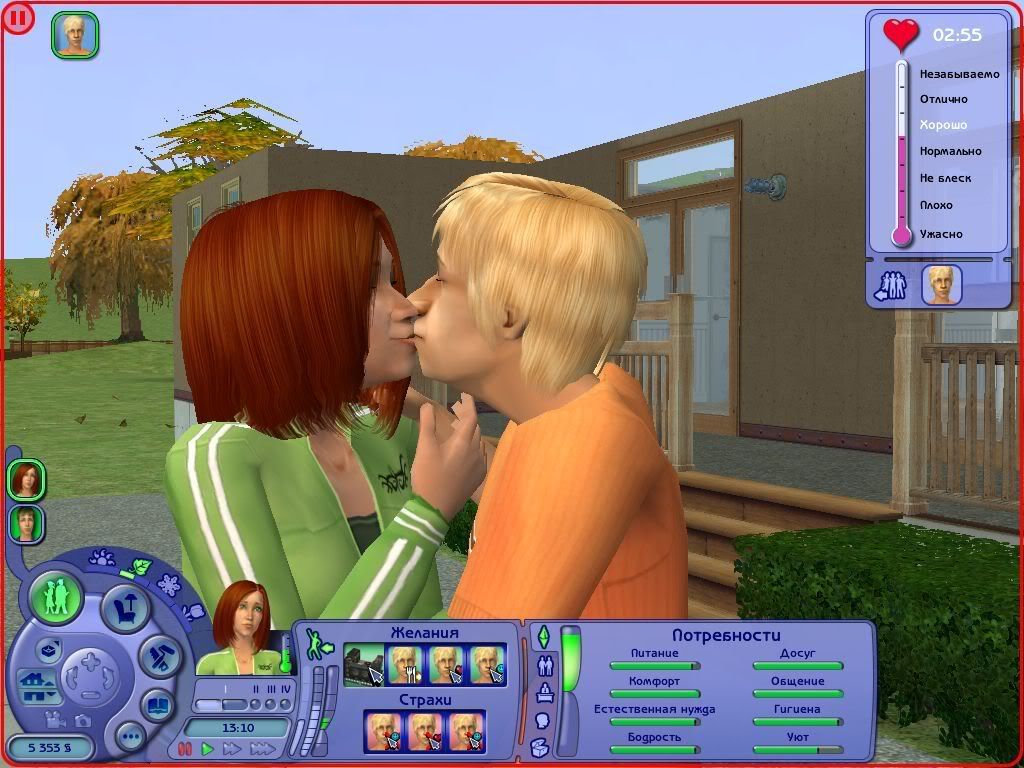
Task: Activate Live mode button with two Sims
Action: coord(55,596)
